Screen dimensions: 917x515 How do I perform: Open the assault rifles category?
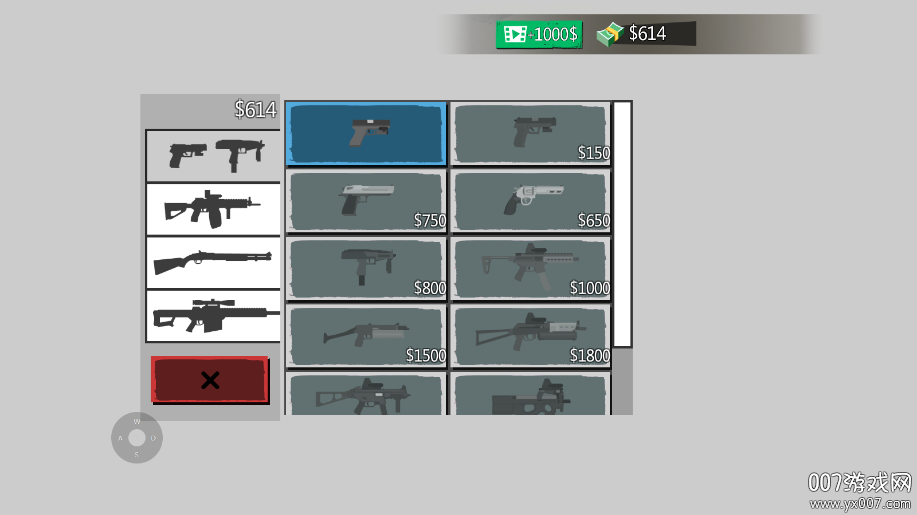click(213, 209)
